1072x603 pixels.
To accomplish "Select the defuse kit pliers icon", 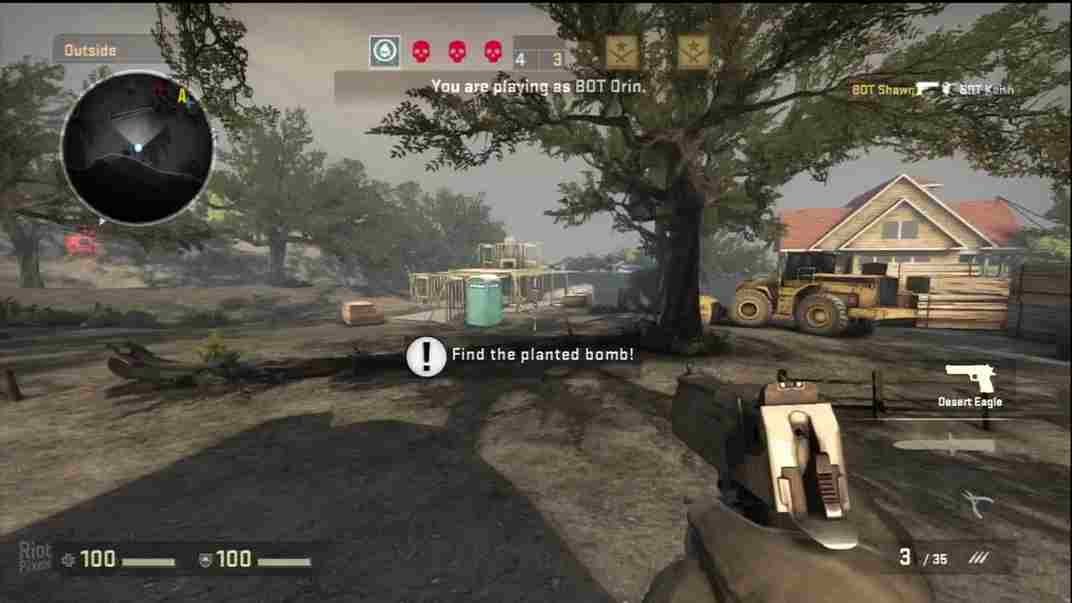I will [x=973, y=503].
